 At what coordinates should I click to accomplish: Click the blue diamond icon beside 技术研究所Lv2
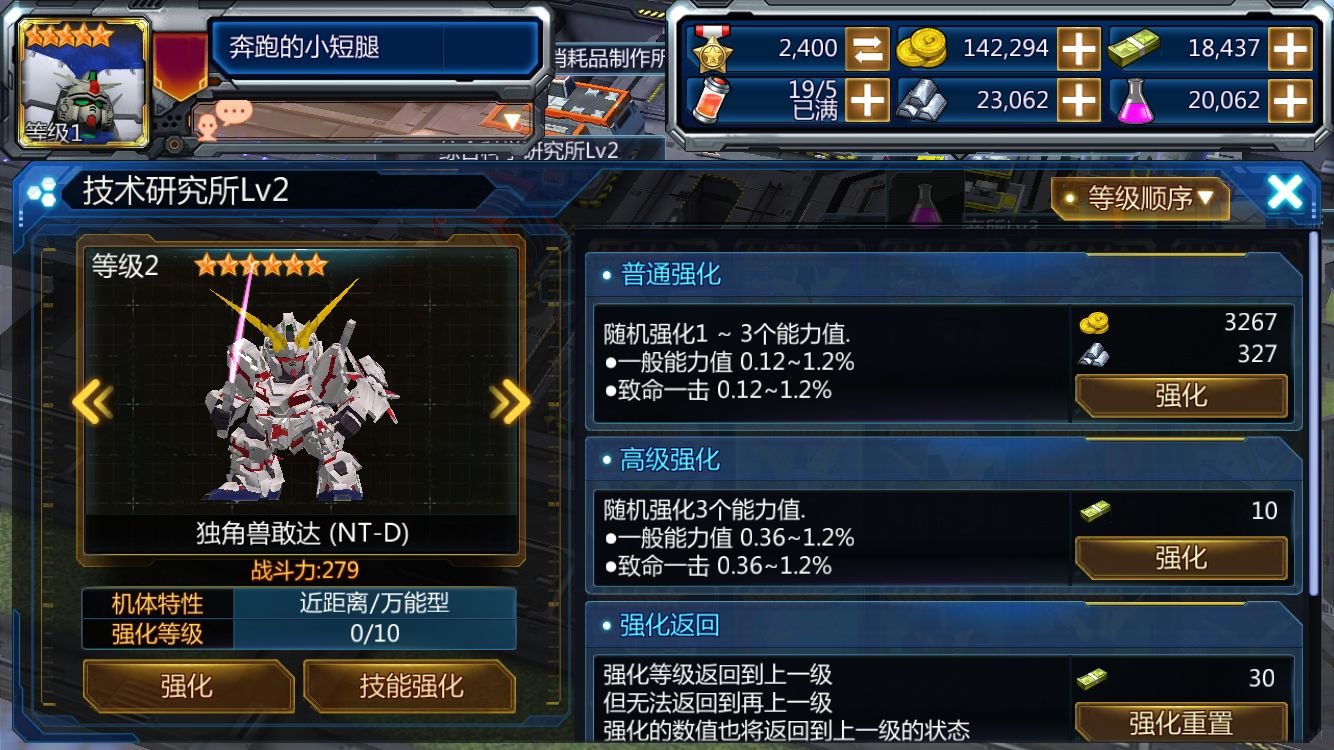[42, 191]
